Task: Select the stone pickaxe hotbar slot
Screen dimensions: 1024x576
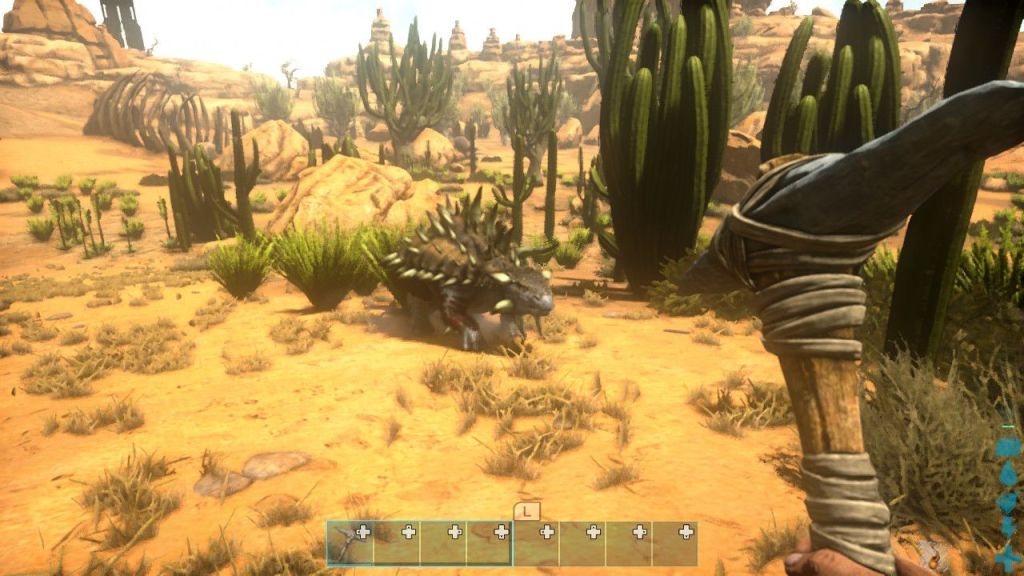Action: (349, 543)
